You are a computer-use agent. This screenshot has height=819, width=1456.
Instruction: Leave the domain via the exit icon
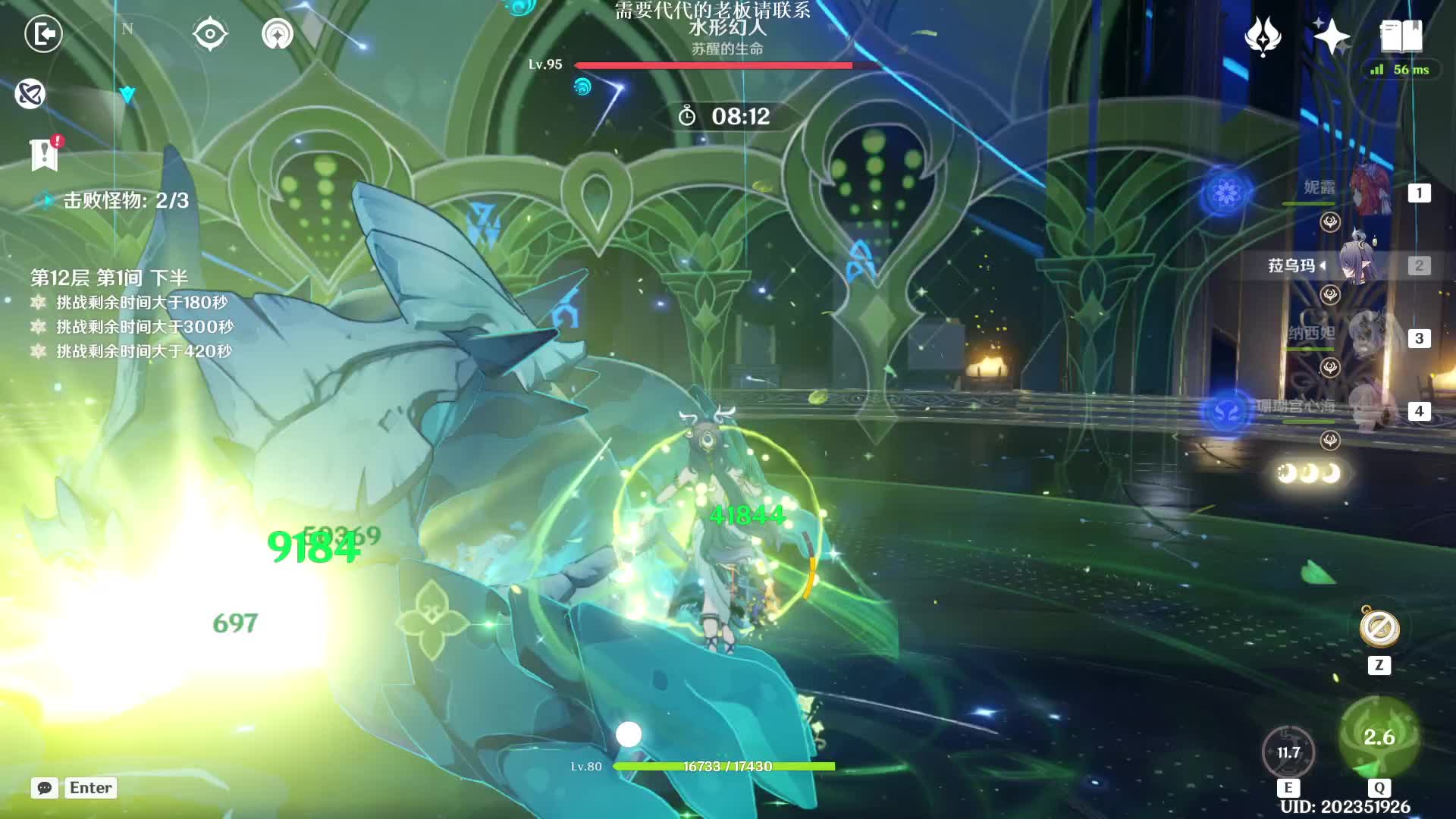tap(43, 34)
